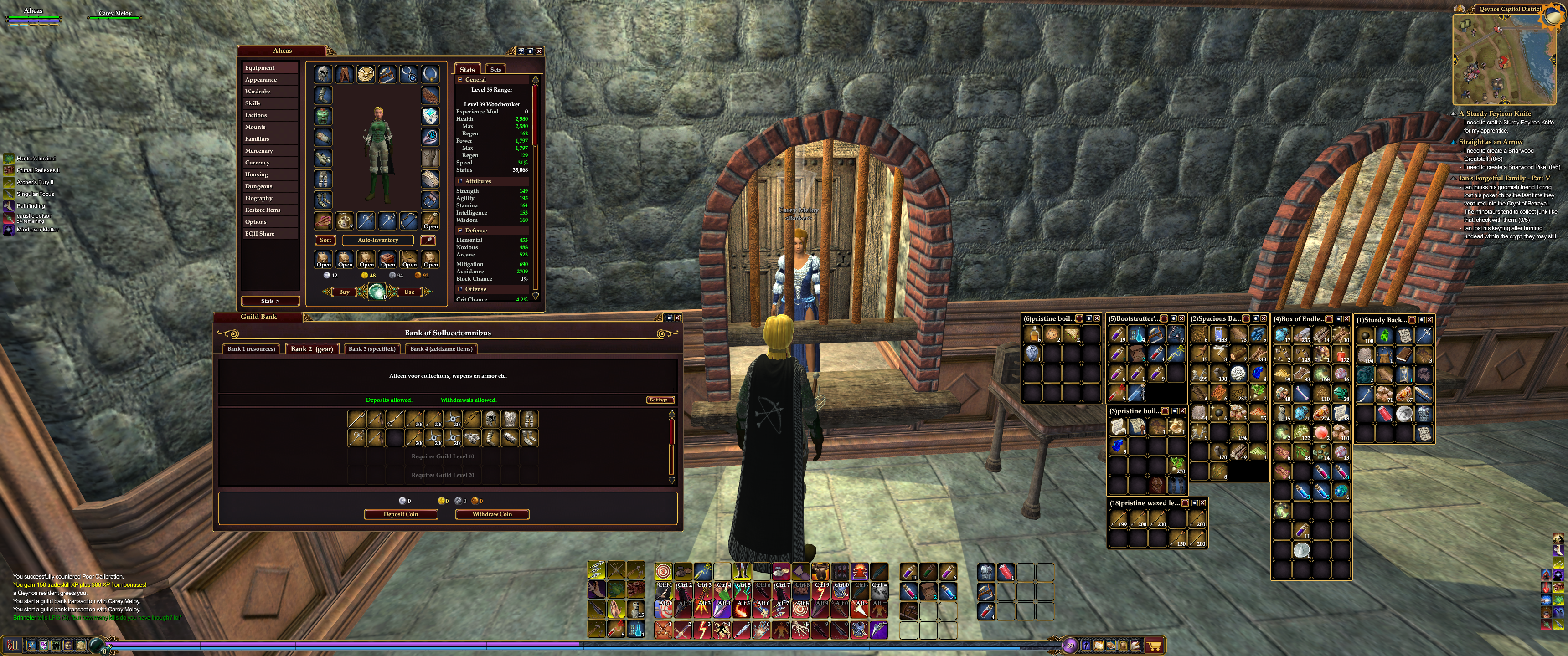Screen dimensions: 1568x656
Task: Close the Ahcas character window
Action: 539,51
